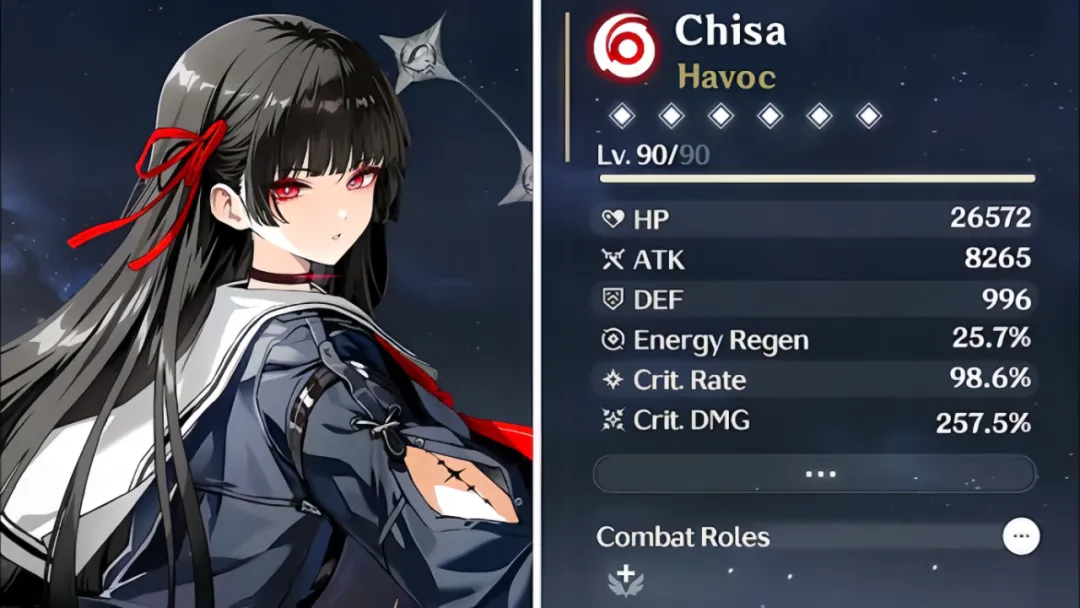Expand the full stats list ellipsis bar
Image resolution: width=1080 pixels, height=608 pixels.
pyautogui.click(x=814, y=474)
